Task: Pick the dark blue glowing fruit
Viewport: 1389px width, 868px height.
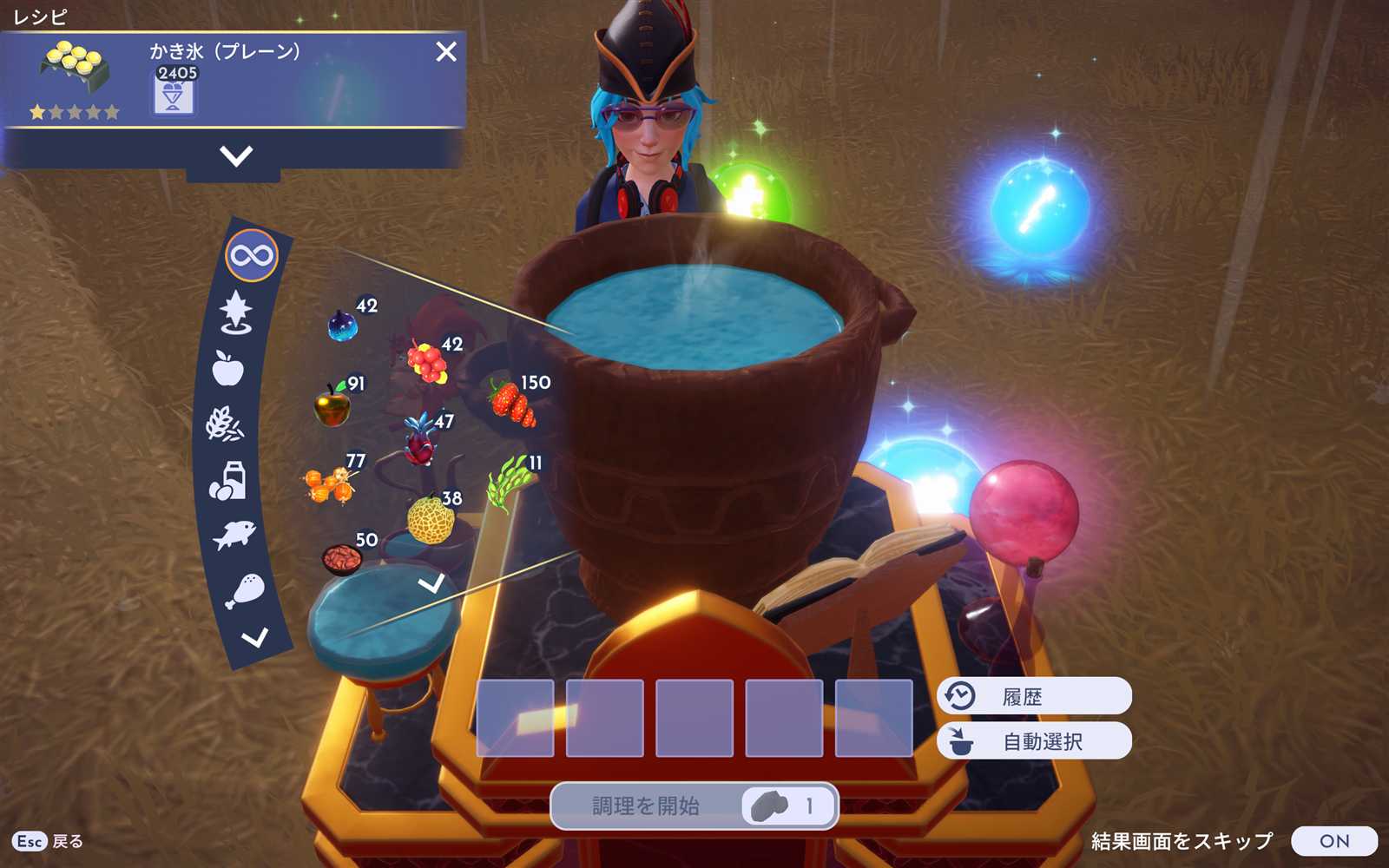Action: (342, 326)
